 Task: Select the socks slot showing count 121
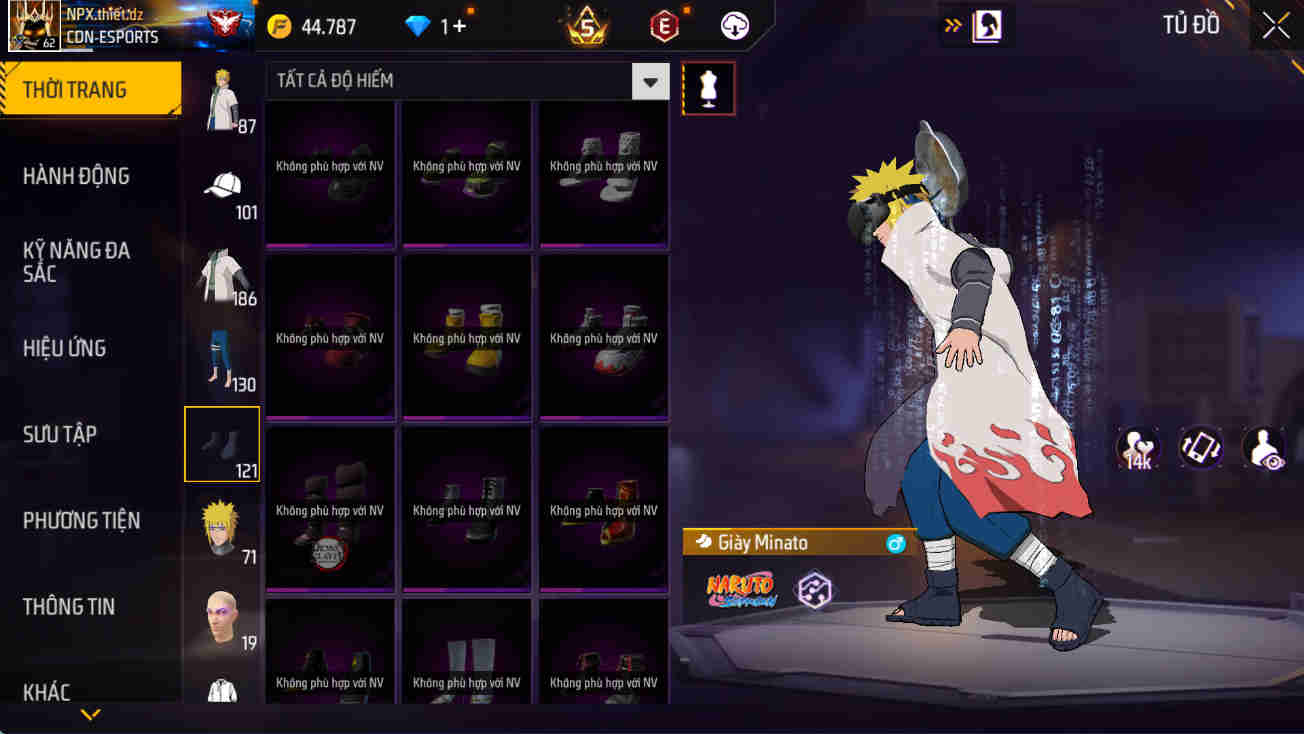[221, 443]
